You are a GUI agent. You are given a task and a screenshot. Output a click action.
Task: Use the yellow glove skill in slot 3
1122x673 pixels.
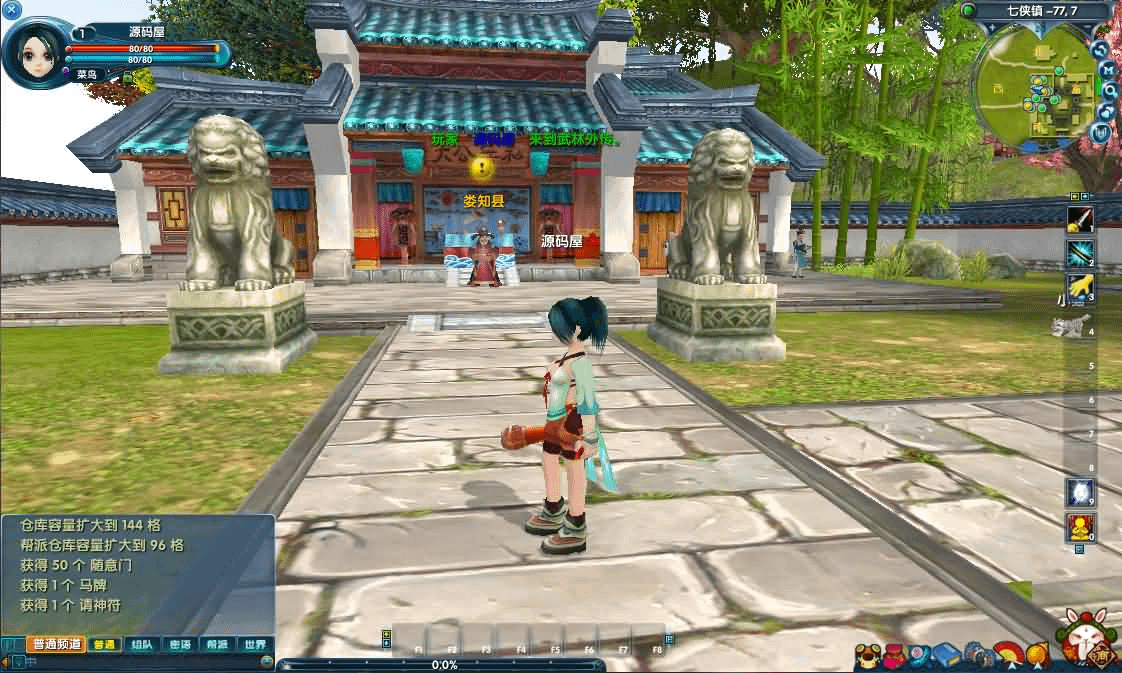click(x=1080, y=288)
